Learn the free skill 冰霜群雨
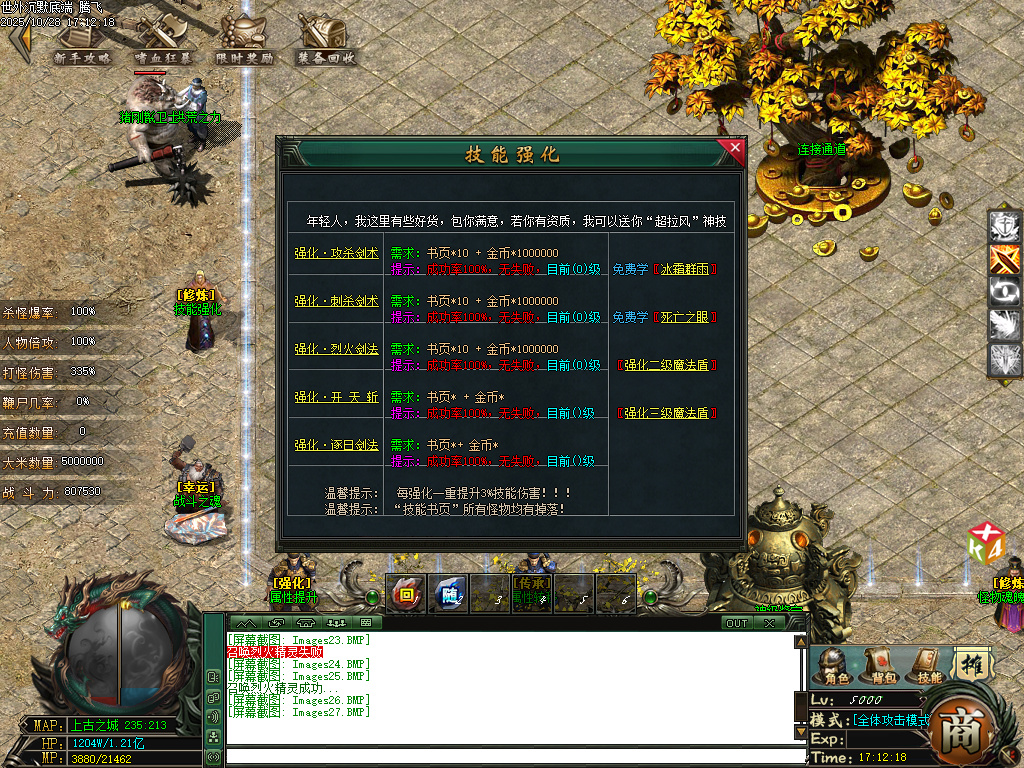 [x=686, y=269]
